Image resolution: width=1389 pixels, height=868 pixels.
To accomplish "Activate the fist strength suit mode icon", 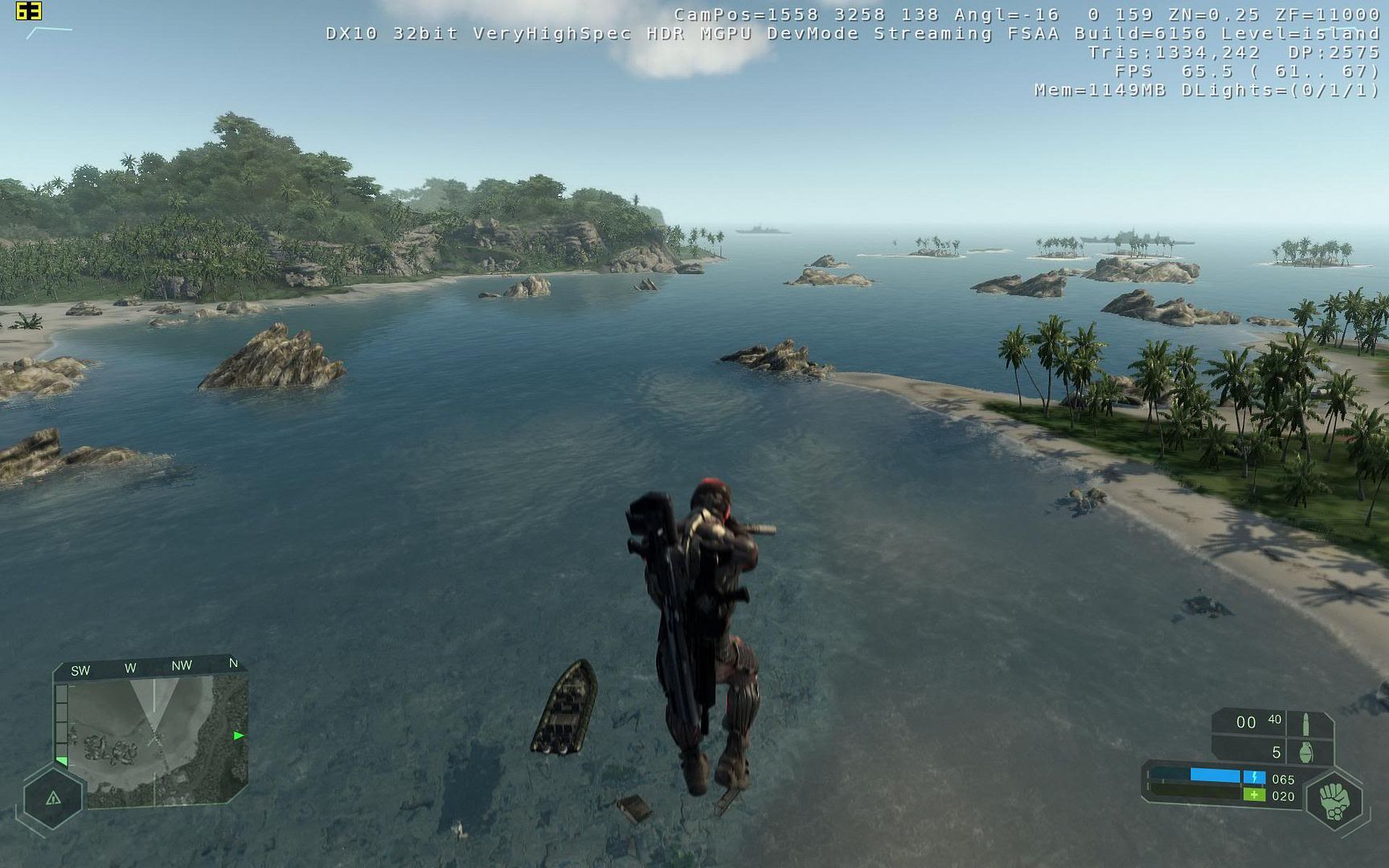I will (1335, 801).
